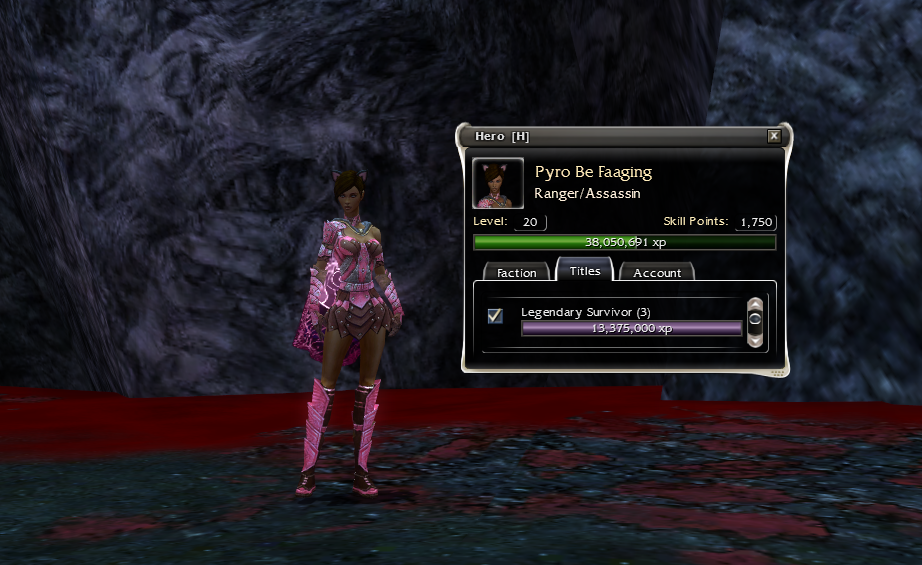Click the character portrait in Hero panel
Screen dimensions: 922x565
point(498,183)
